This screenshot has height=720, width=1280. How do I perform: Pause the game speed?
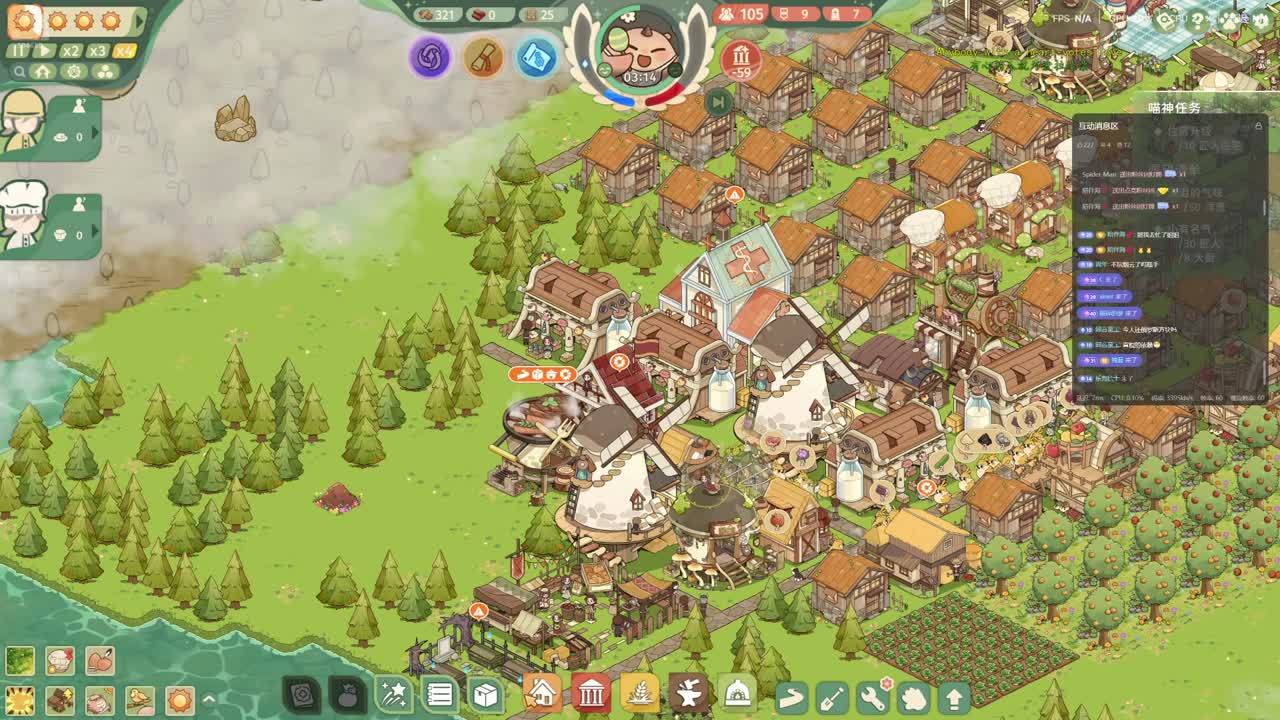19,51
